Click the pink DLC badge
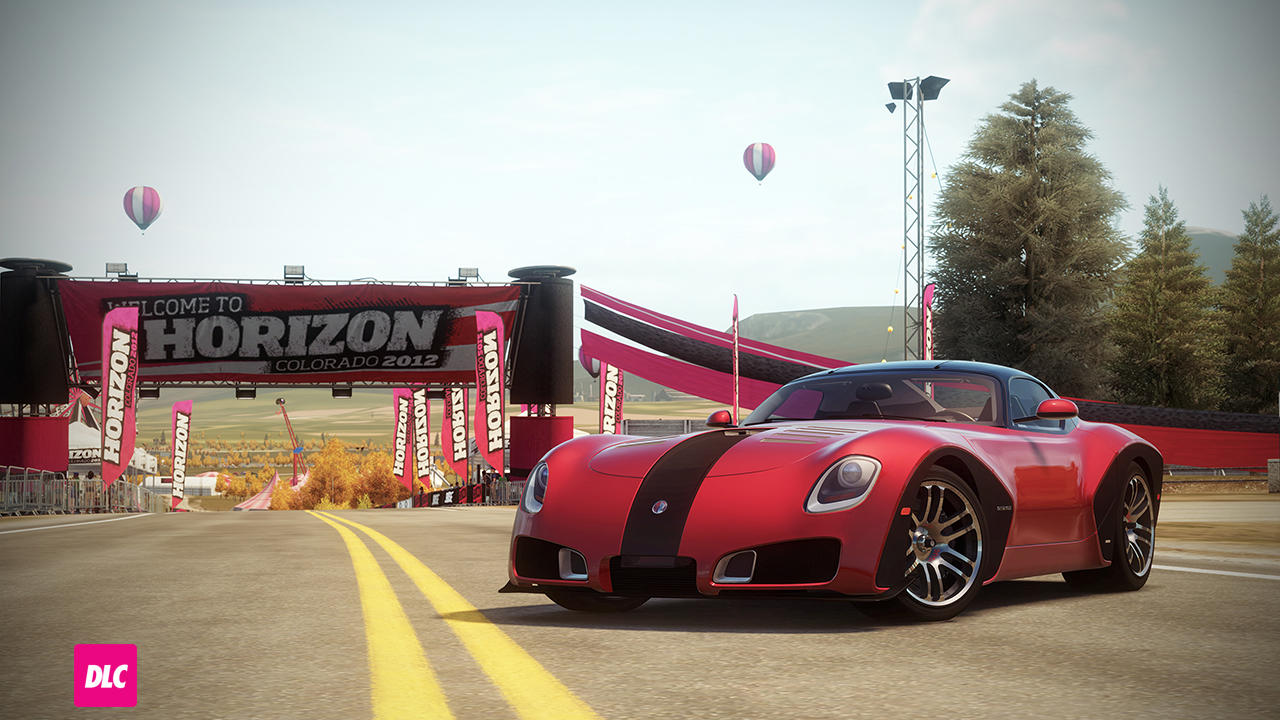The image size is (1280, 720). (x=105, y=675)
